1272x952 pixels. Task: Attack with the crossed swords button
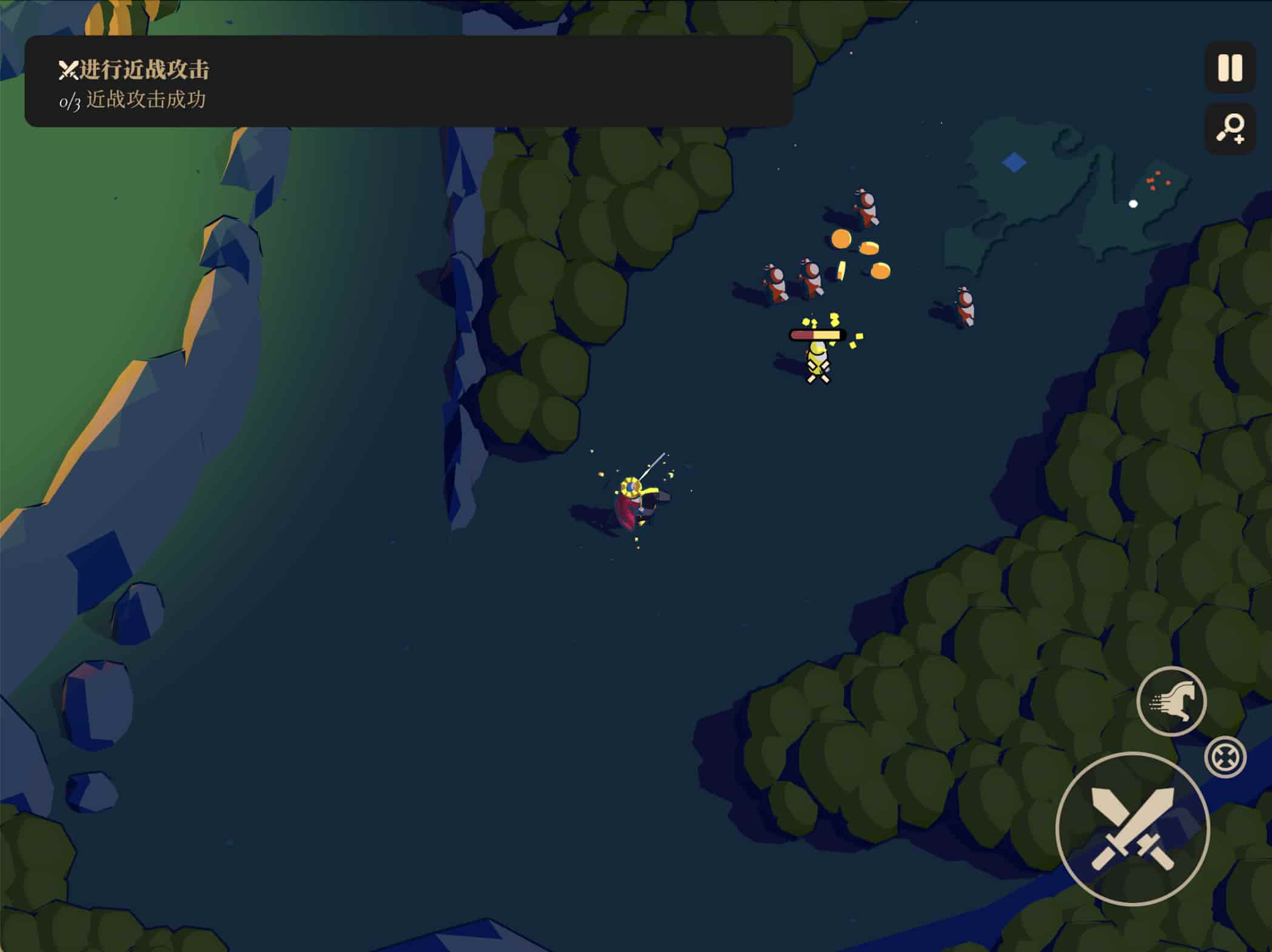pos(1132,828)
